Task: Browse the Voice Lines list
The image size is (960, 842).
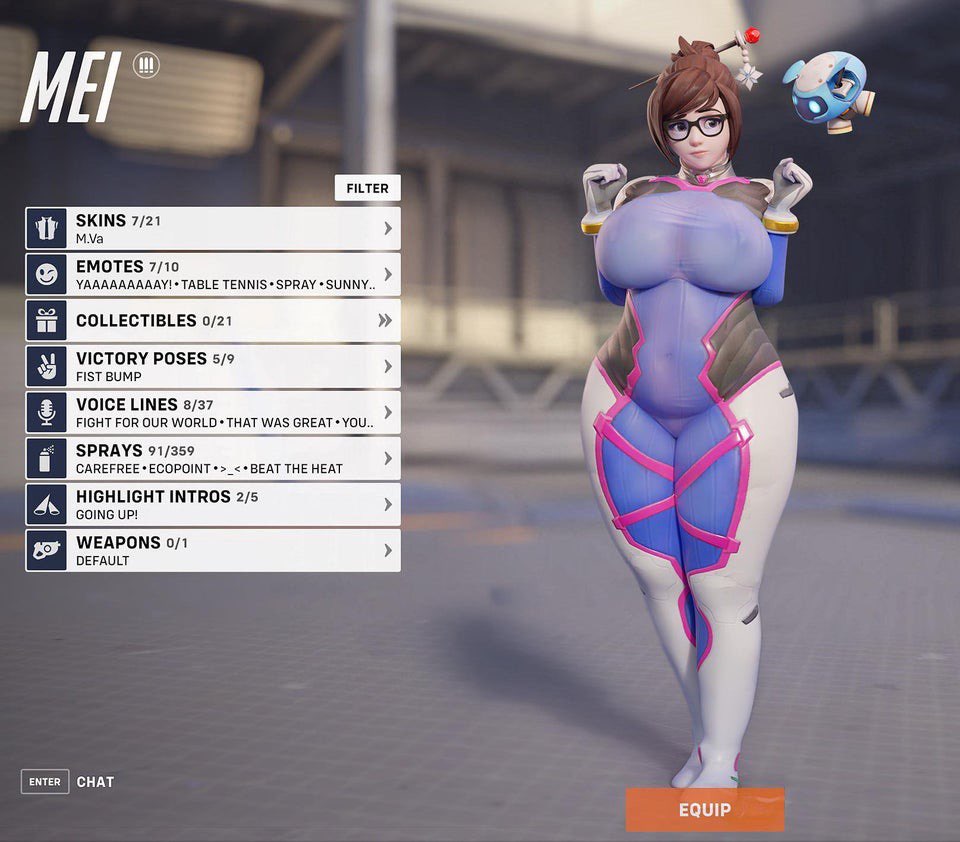Action: (213, 412)
